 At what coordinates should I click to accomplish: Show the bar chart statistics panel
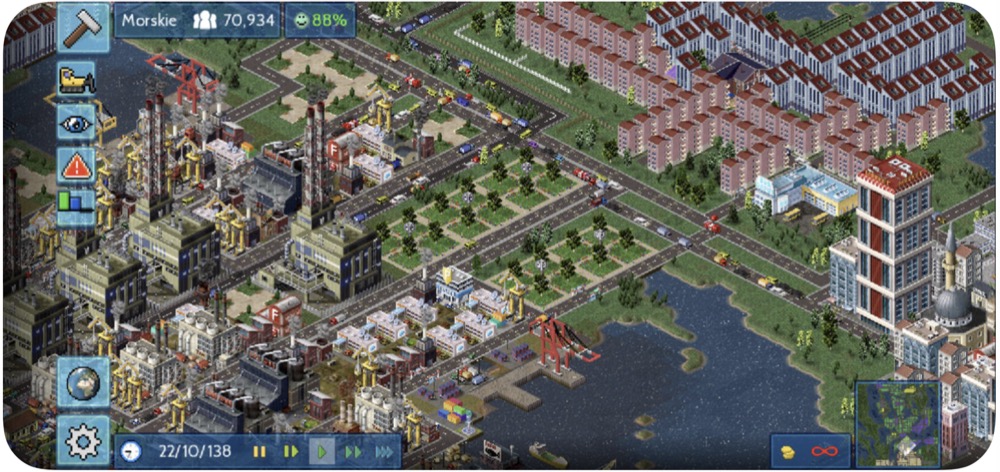click(x=76, y=205)
